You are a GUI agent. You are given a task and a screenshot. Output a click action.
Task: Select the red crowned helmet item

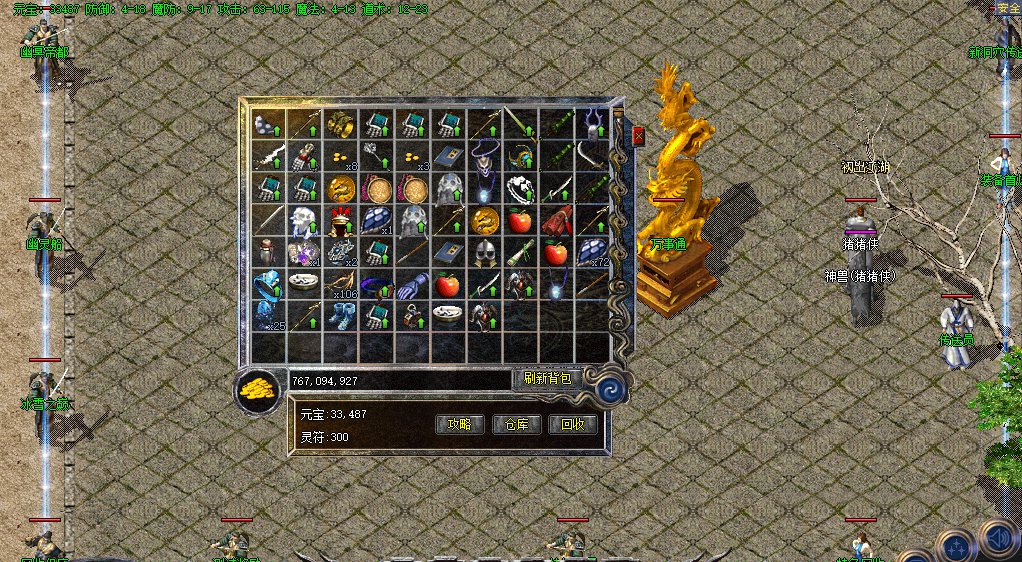pyautogui.click(x=340, y=220)
